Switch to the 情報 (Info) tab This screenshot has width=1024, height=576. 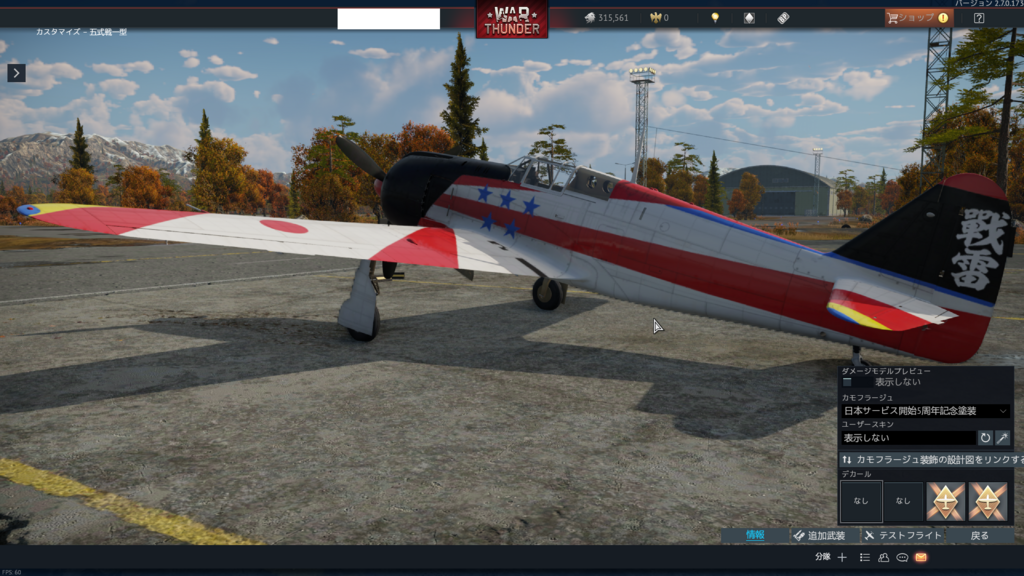coord(755,536)
